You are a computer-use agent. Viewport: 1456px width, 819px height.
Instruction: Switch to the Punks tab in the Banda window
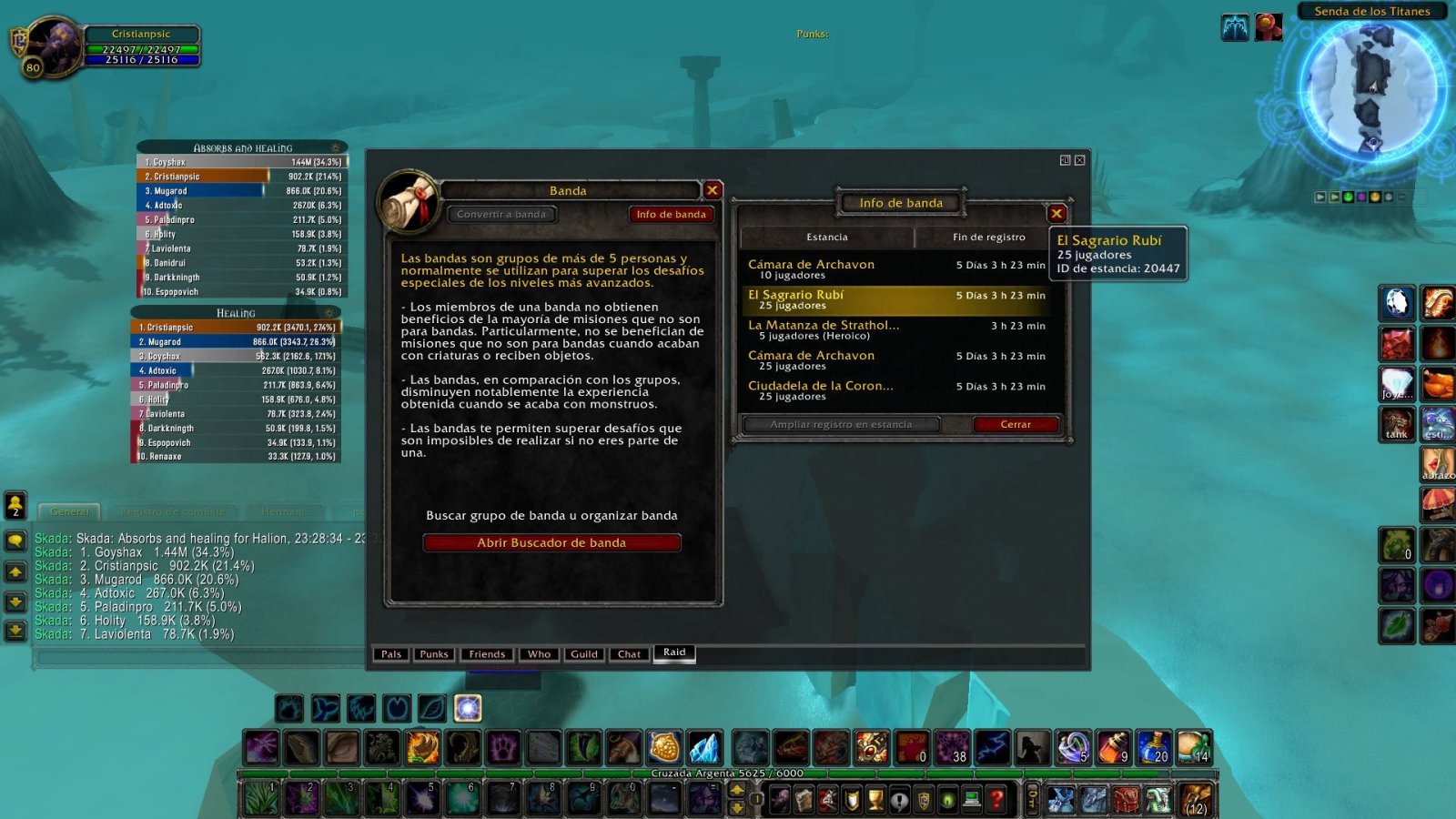[434, 653]
